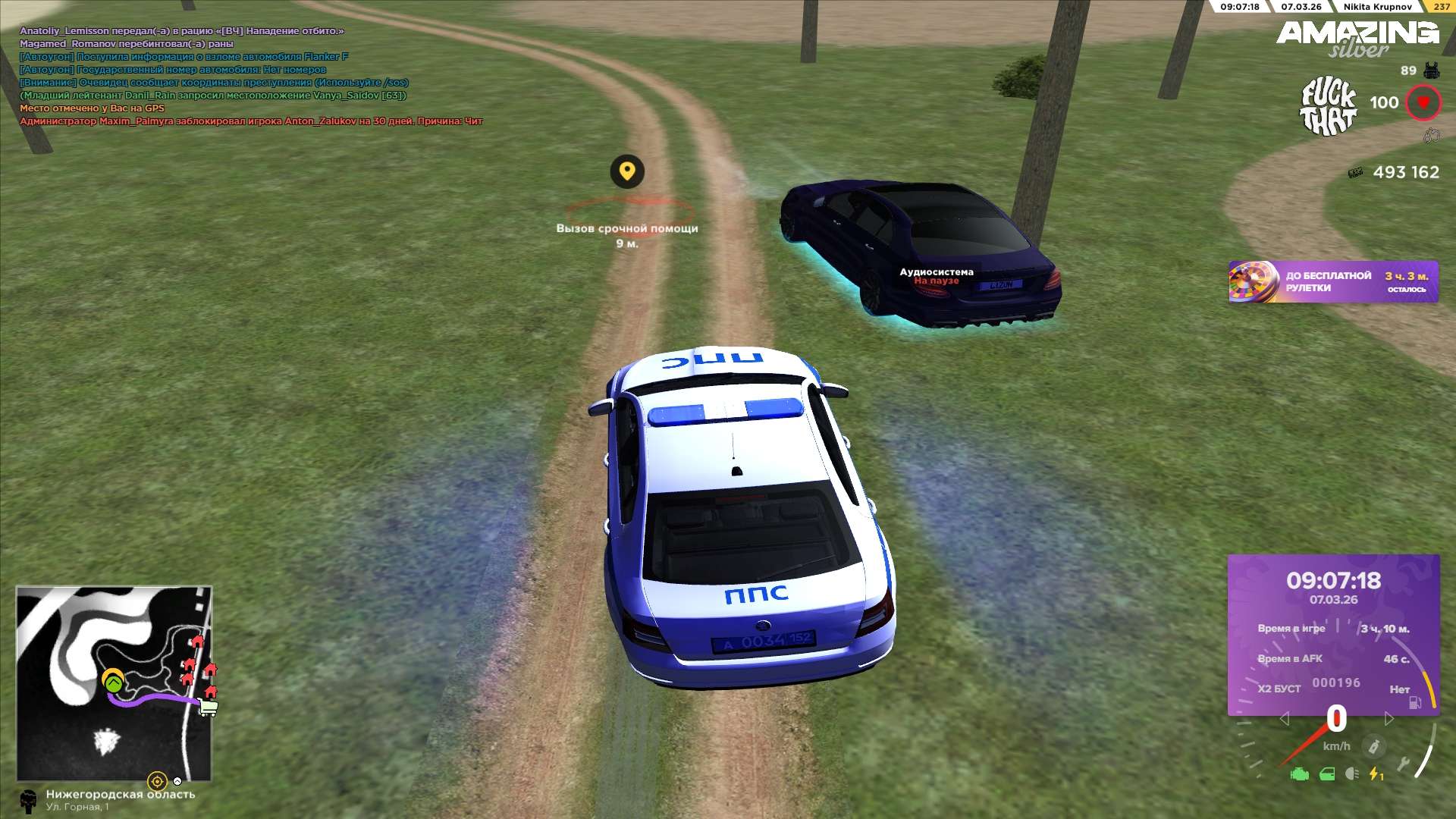Select the shopping cart marker on minimap
Viewport: 1456px width, 819px height.
(208, 708)
